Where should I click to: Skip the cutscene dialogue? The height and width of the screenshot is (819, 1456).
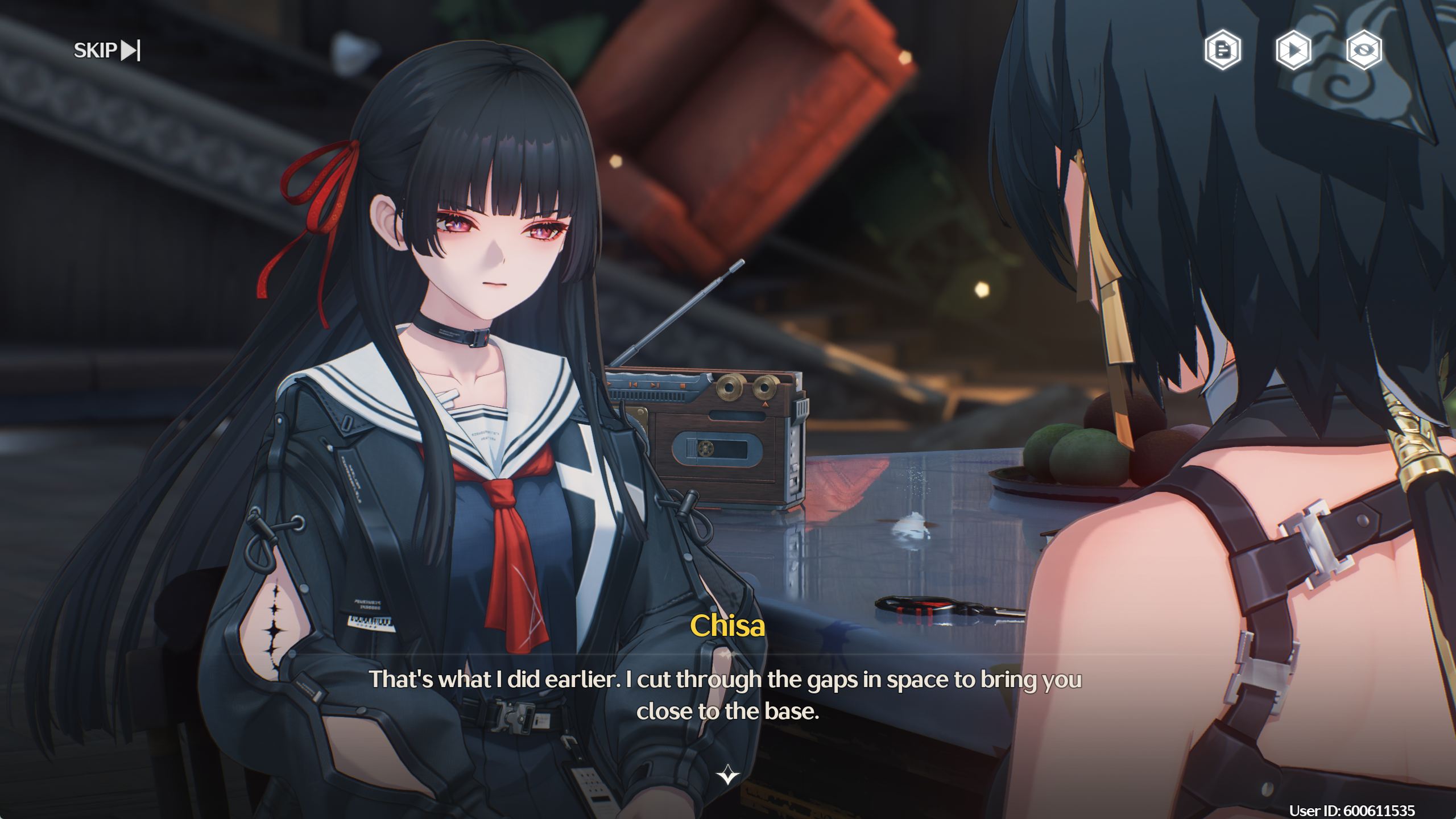point(107,51)
